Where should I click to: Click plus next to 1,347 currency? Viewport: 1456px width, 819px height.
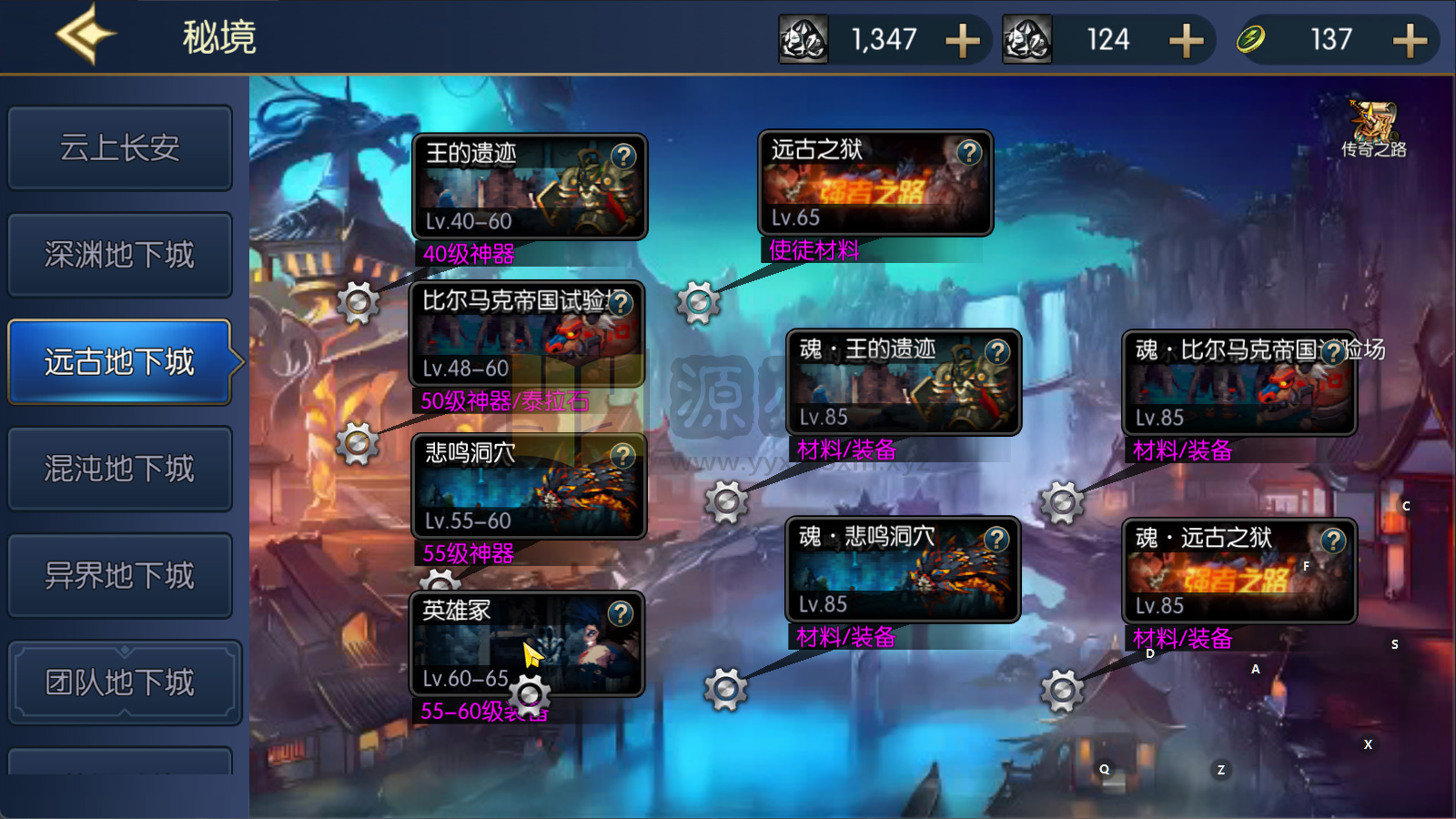tap(962, 40)
